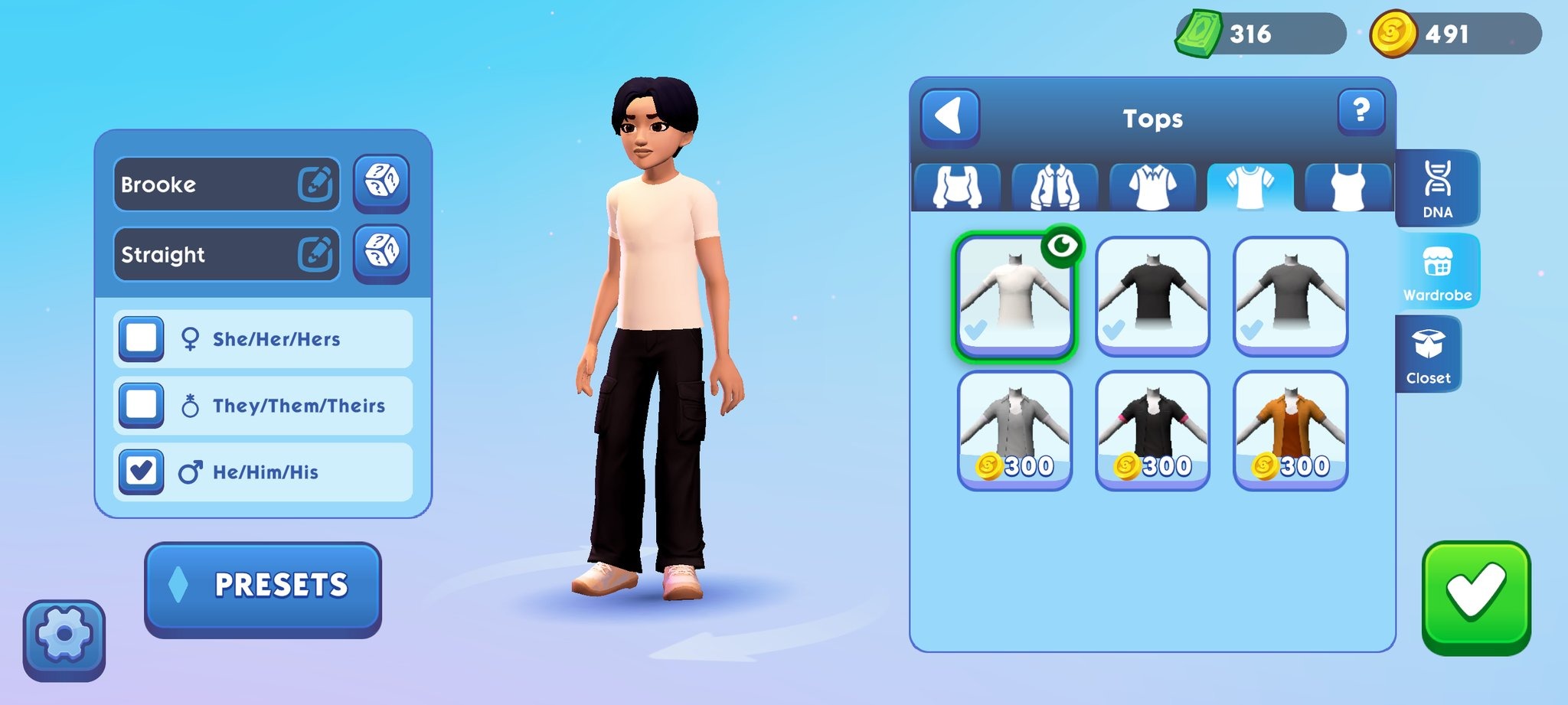Image resolution: width=1568 pixels, height=705 pixels.
Task: Edit the name field showing Brooke
Action: click(315, 184)
